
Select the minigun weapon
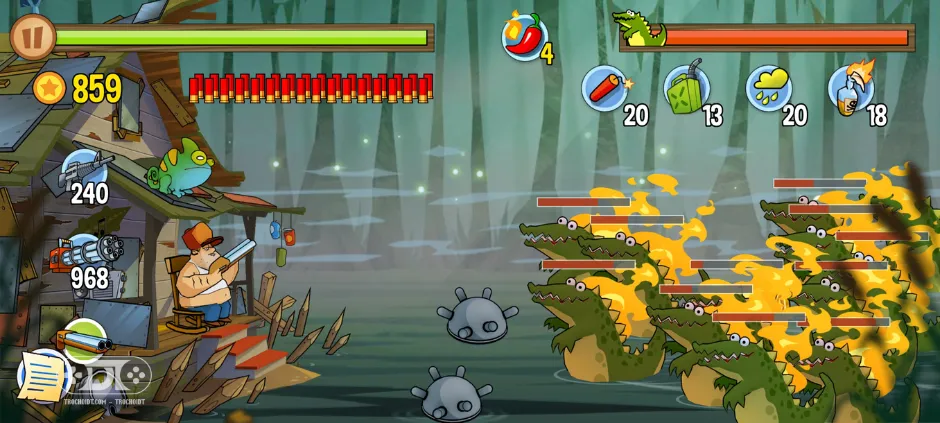click(85, 254)
